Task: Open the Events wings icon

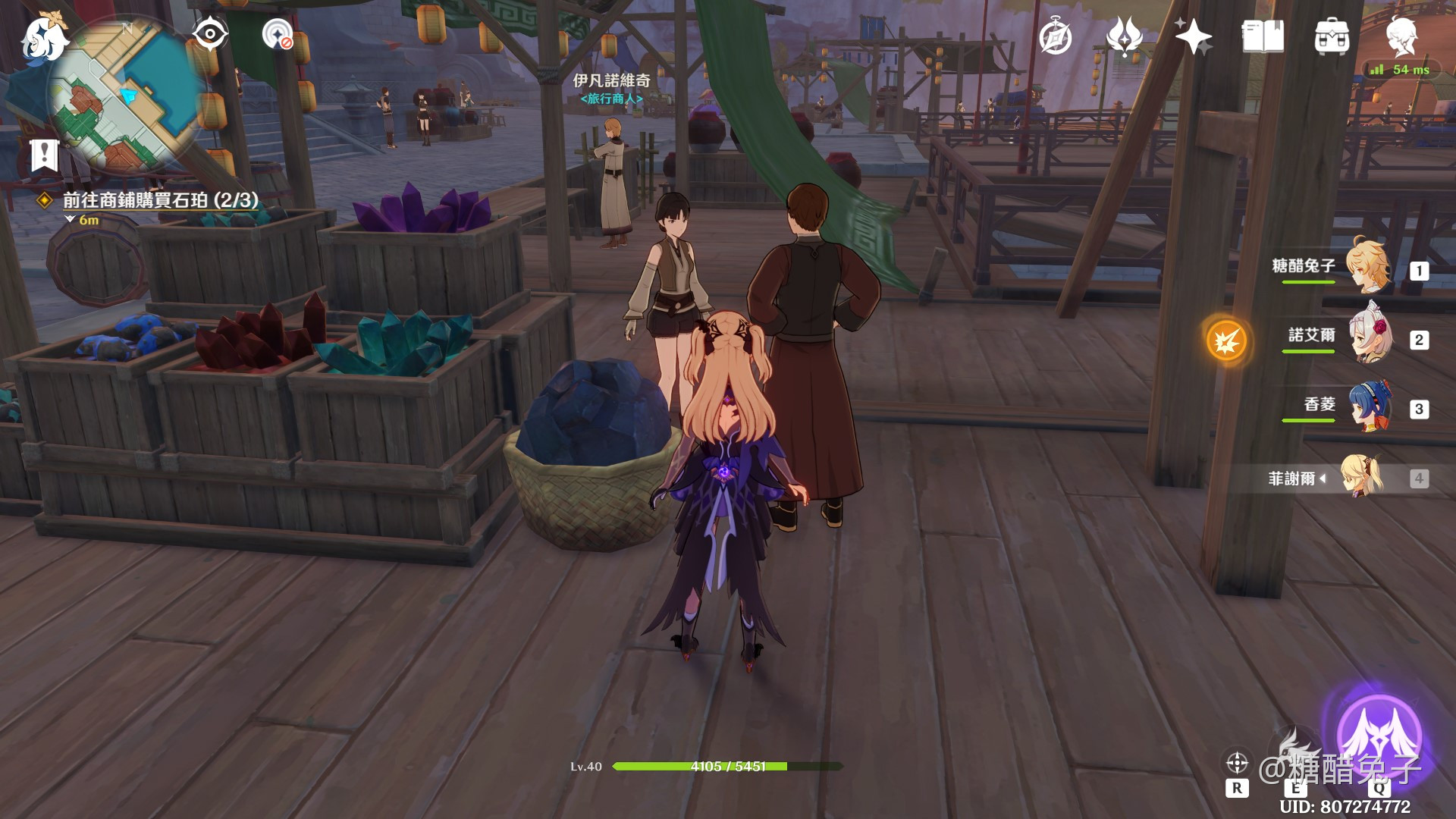Action: click(x=1124, y=36)
